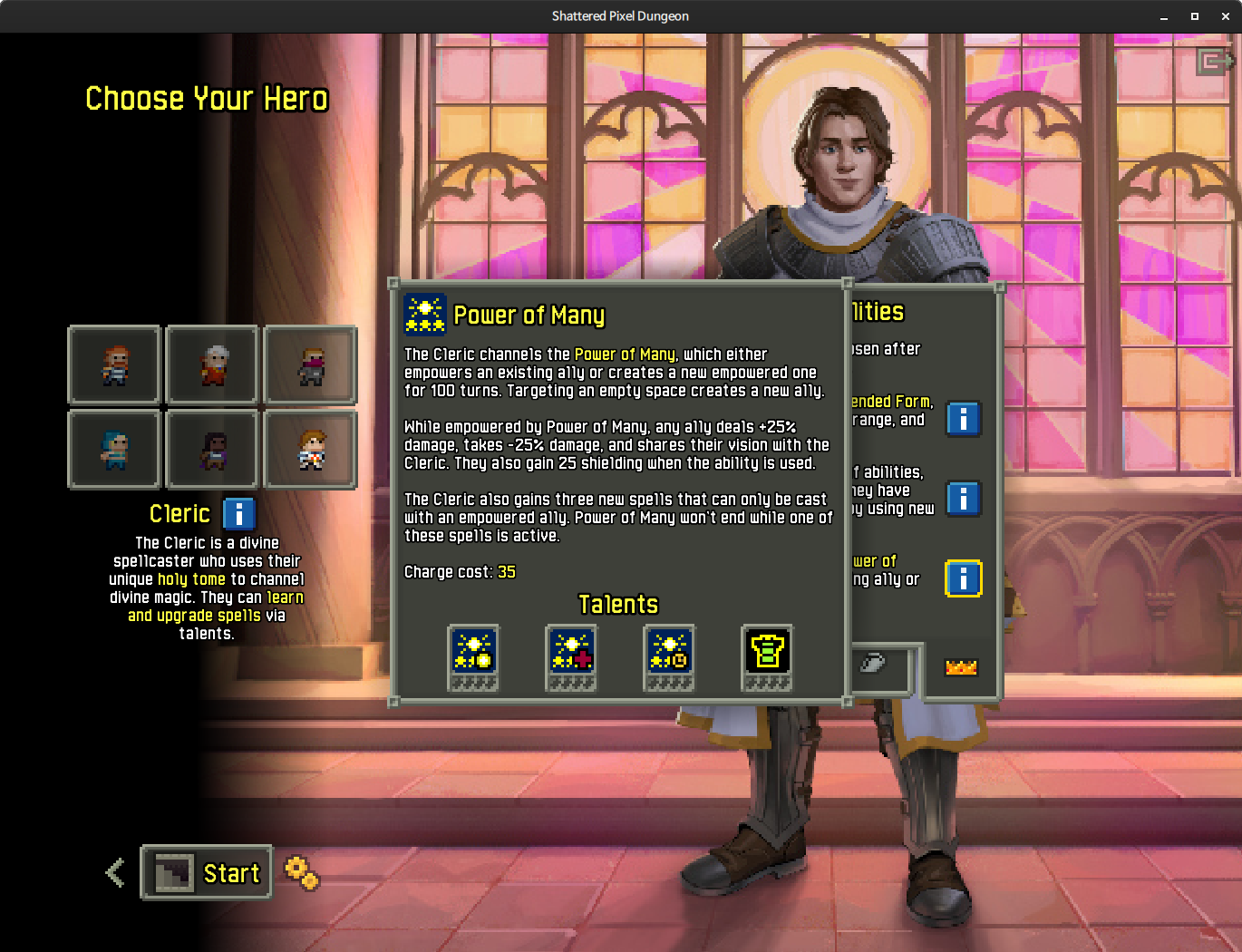Open the info button beside the Cleric name
Viewport: 1242px width, 952px height.
(x=238, y=514)
